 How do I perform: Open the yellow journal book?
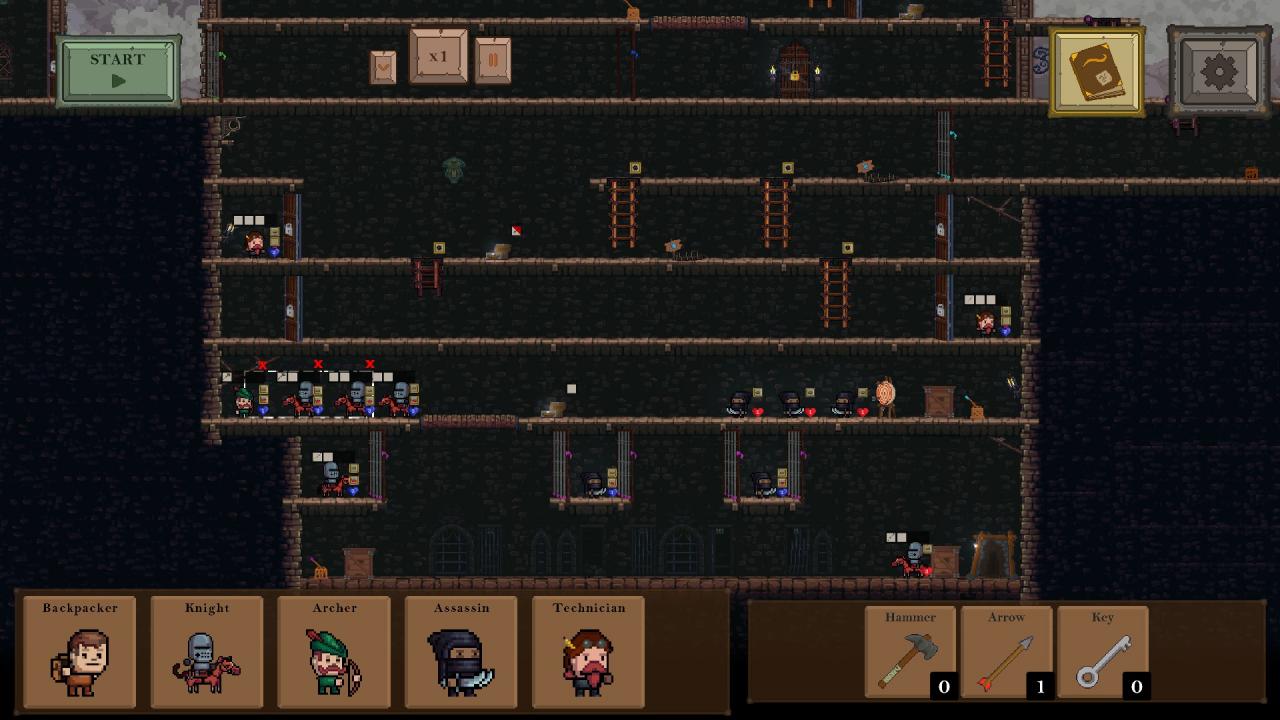(x=1097, y=71)
